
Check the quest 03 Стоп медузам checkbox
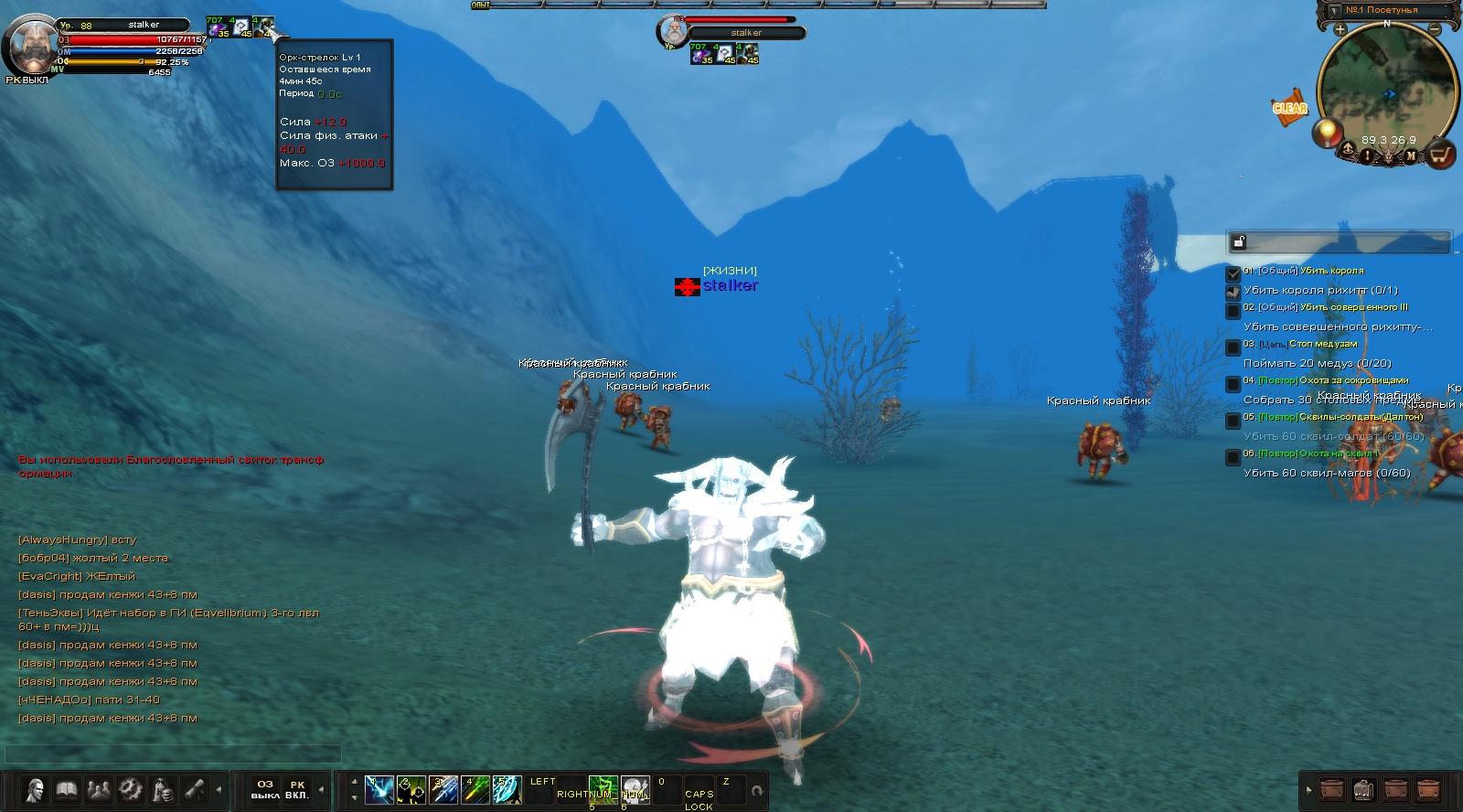1233,347
